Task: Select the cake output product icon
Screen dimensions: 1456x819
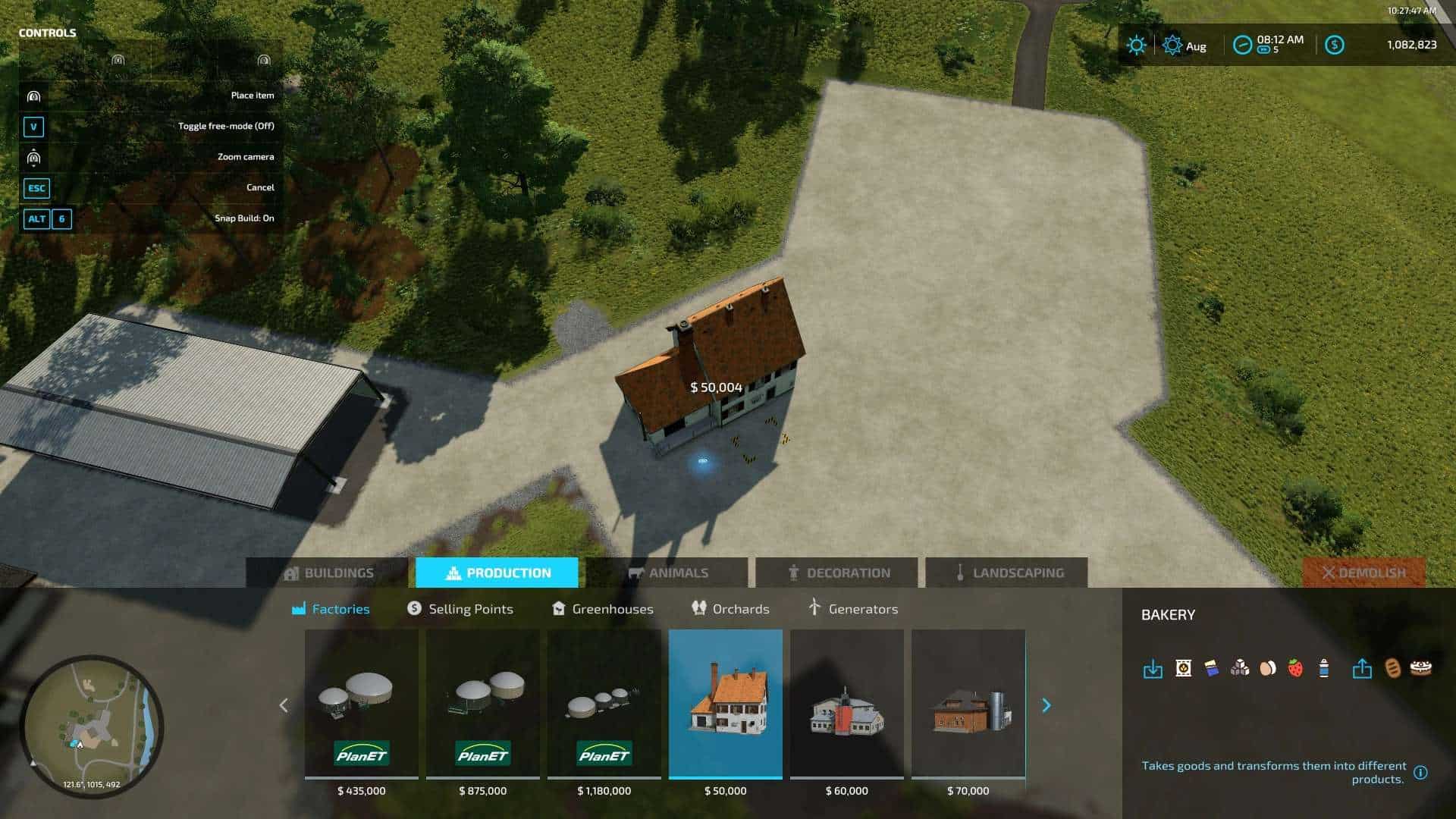Action: (x=1418, y=667)
